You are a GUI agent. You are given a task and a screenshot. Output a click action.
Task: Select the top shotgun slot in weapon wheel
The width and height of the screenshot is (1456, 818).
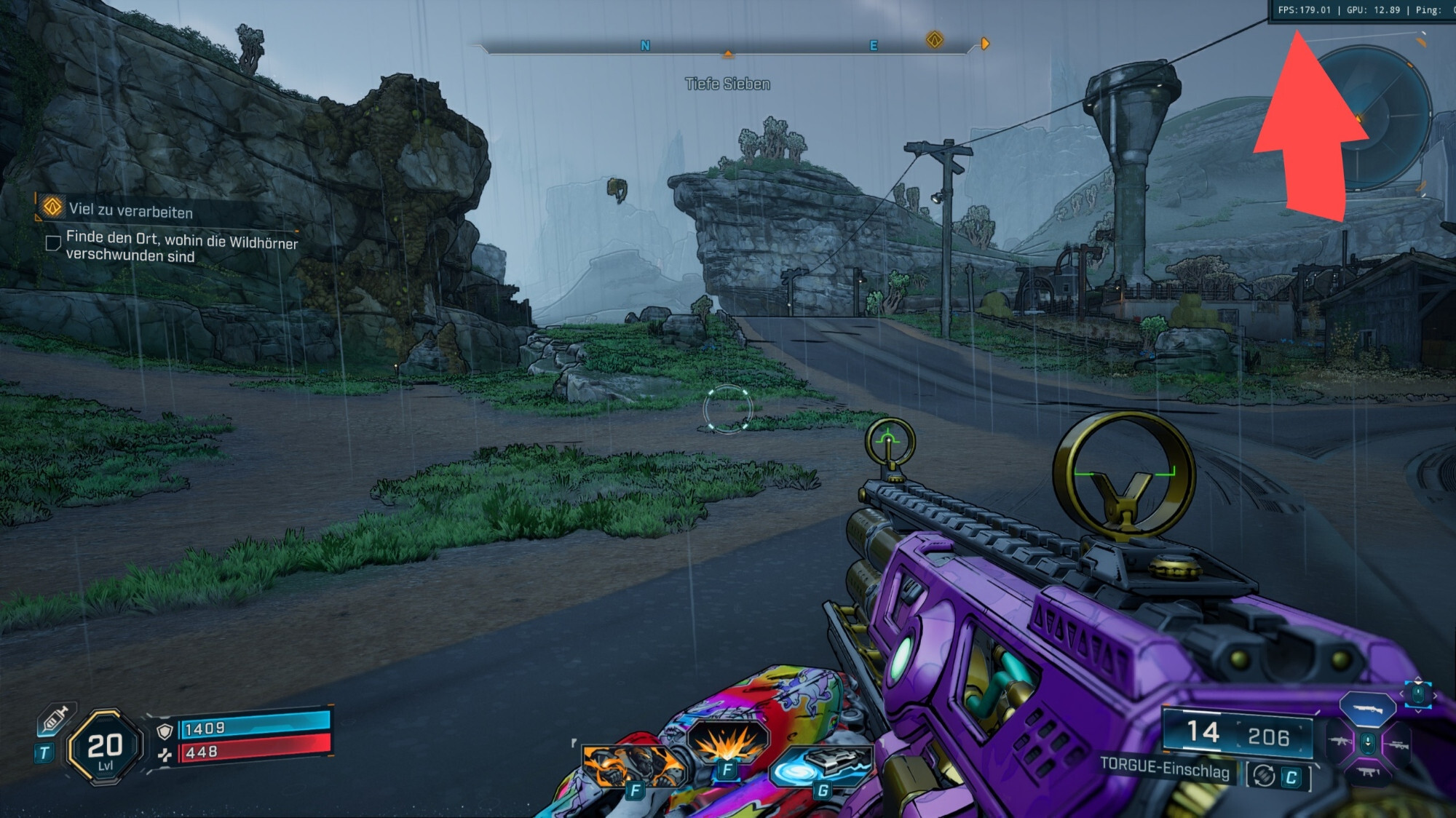point(1367,708)
